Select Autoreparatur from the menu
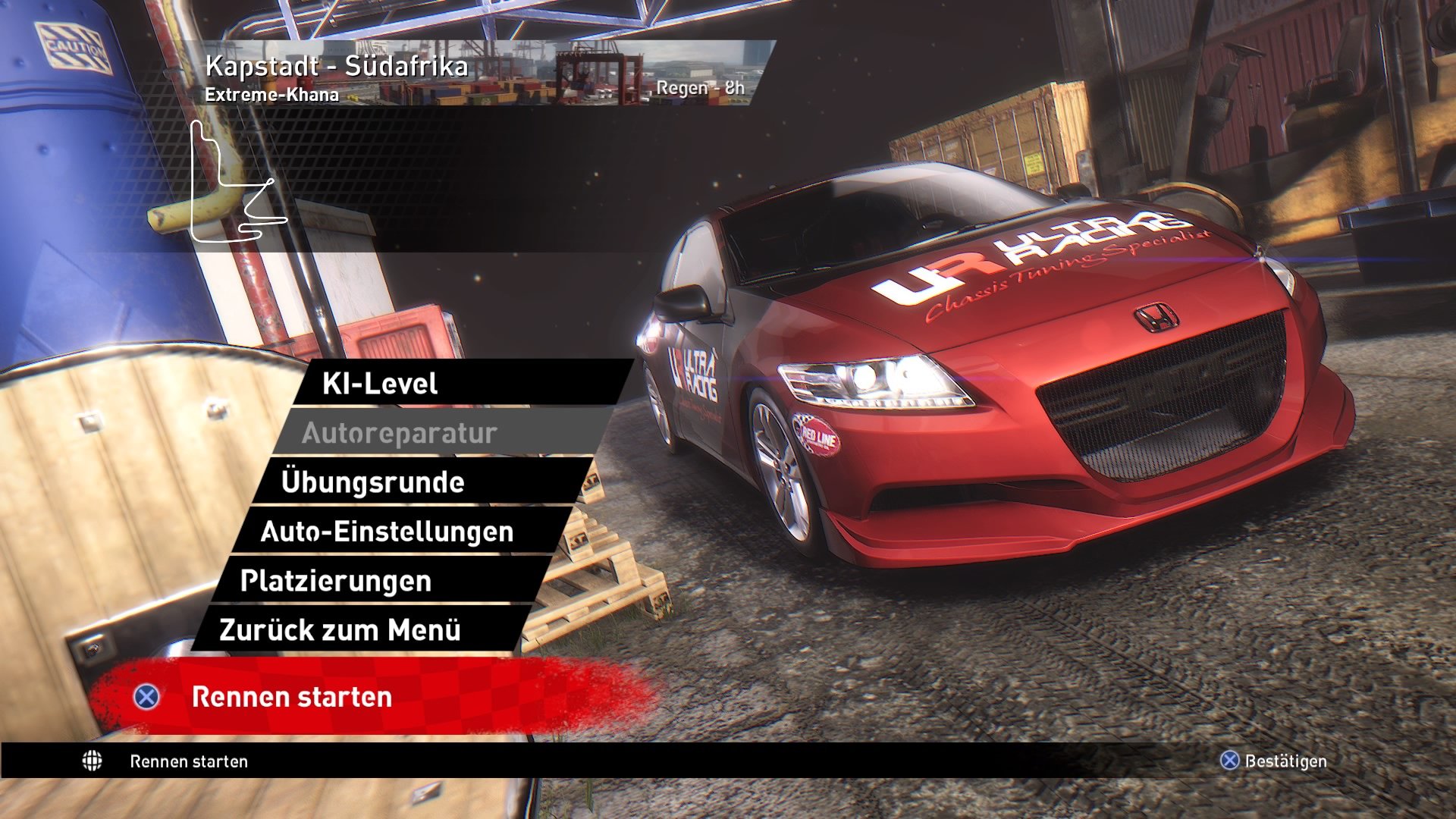 click(400, 433)
